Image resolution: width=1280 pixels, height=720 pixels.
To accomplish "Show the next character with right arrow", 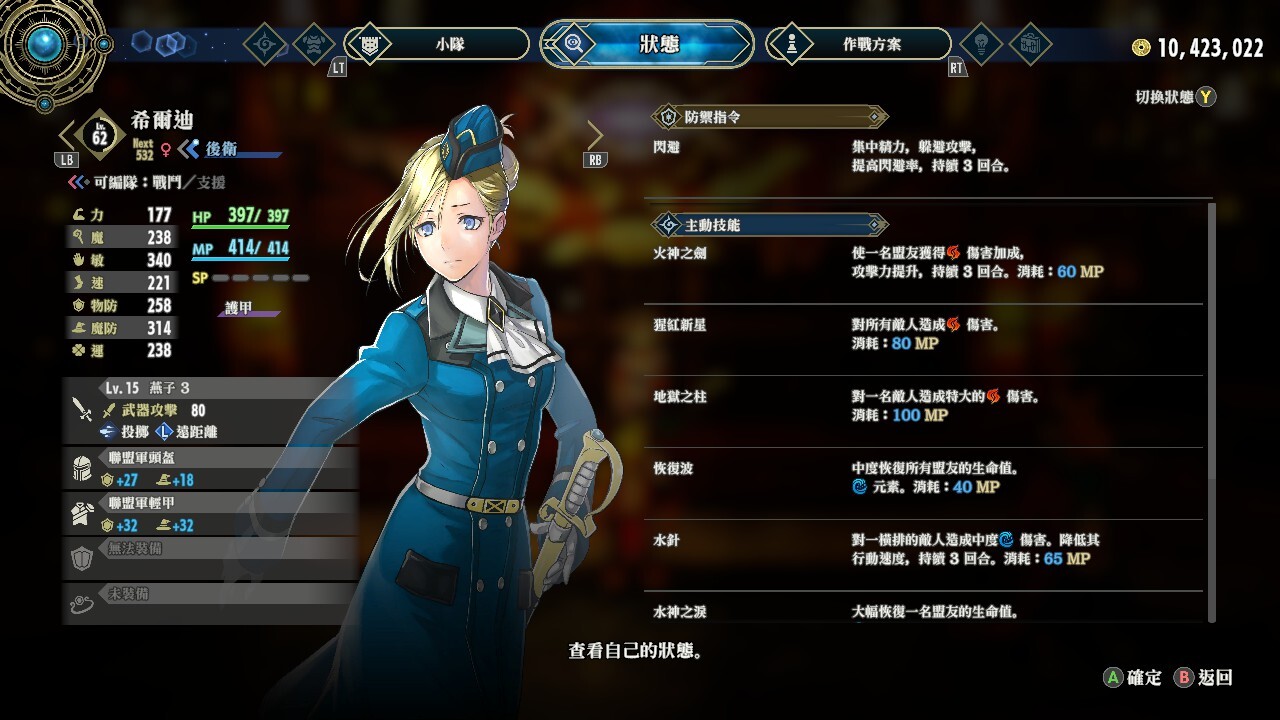I will 595,135.
